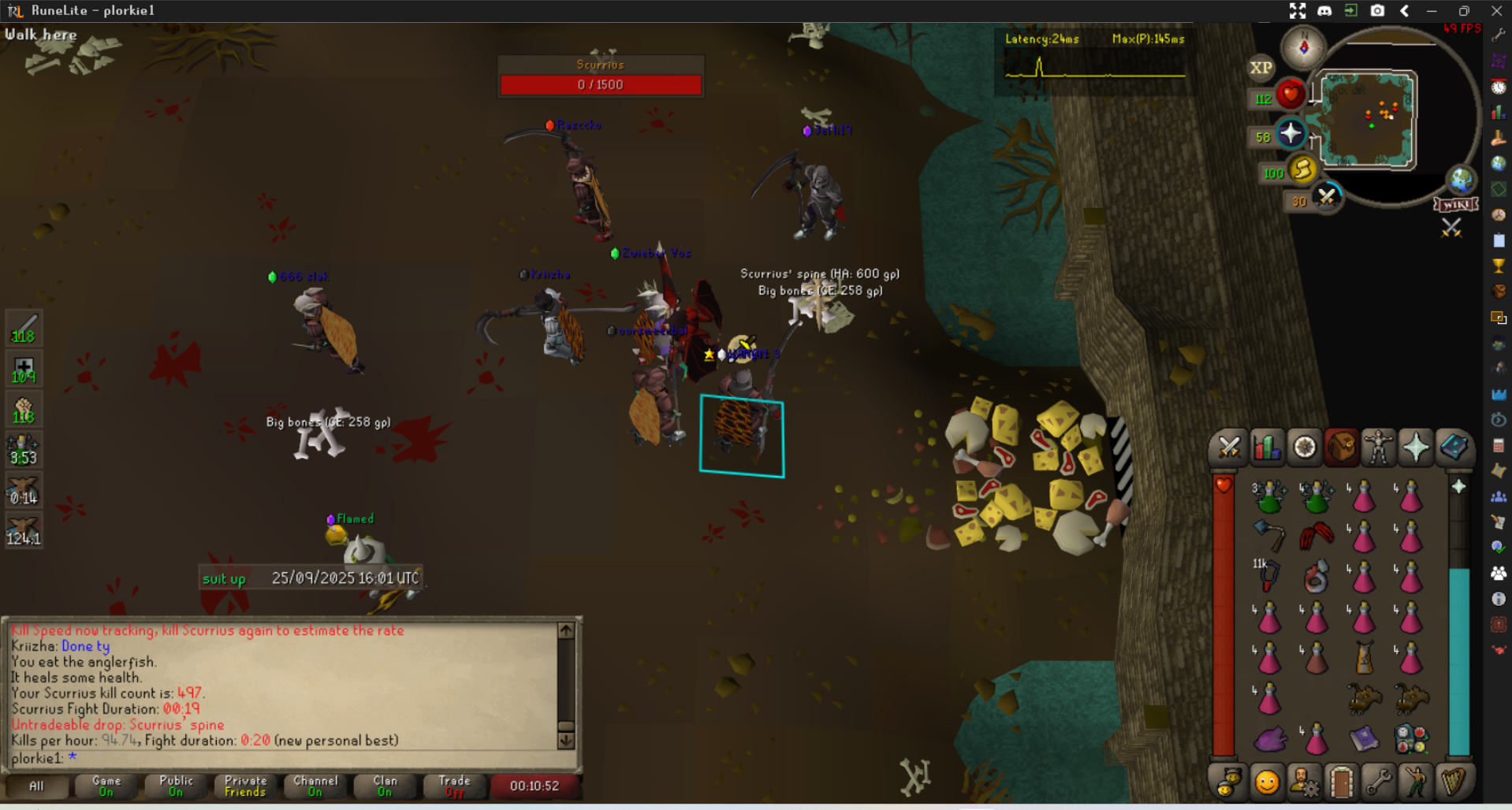Select the purple book in inventory
The height and width of the screenshot is (810, 1512).
[x=1363, y=738]
